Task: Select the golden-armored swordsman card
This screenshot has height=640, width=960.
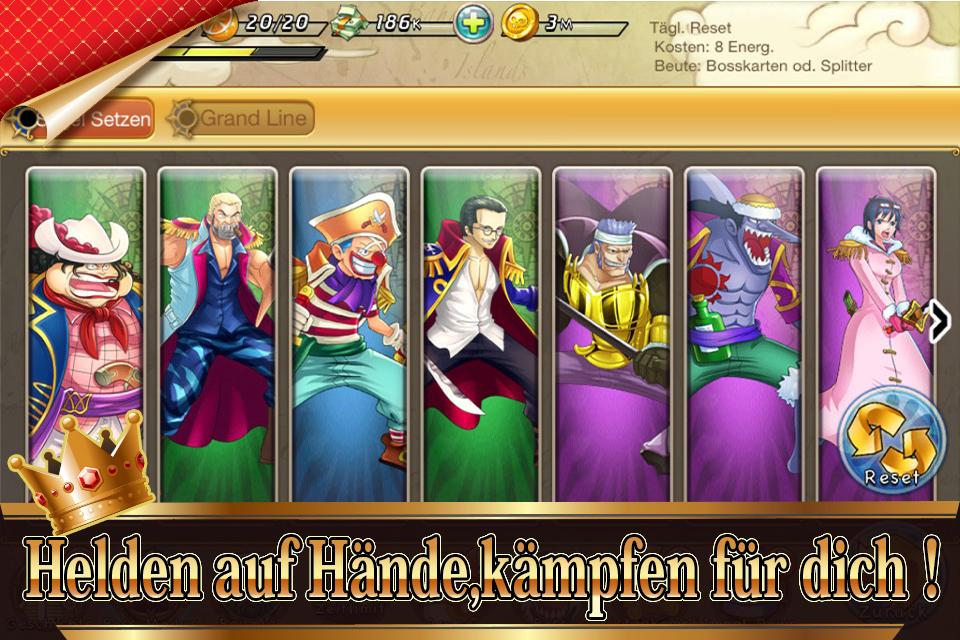Action: 612,330
